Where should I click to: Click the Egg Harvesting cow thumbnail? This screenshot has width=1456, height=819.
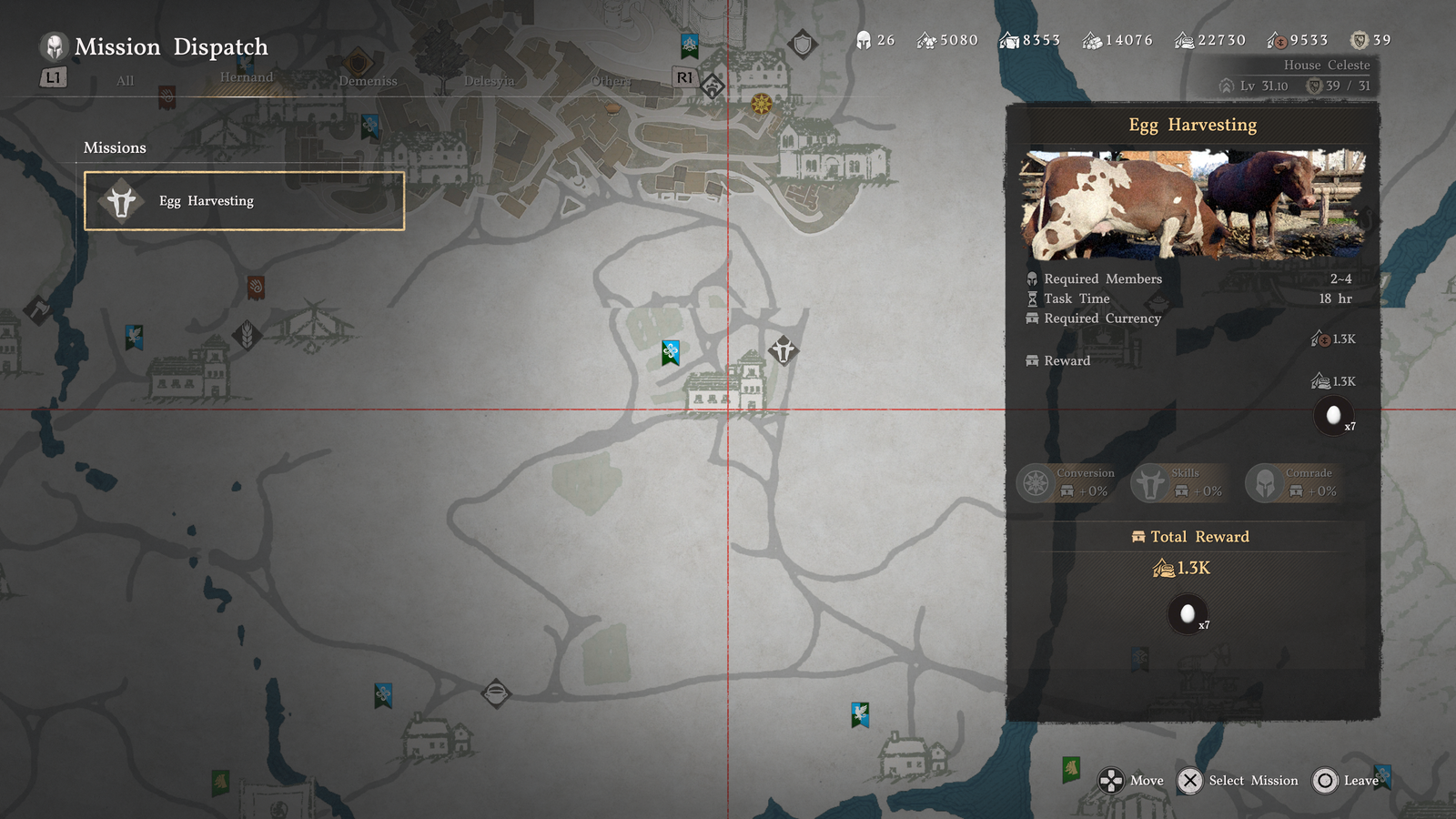point(1192,205)
